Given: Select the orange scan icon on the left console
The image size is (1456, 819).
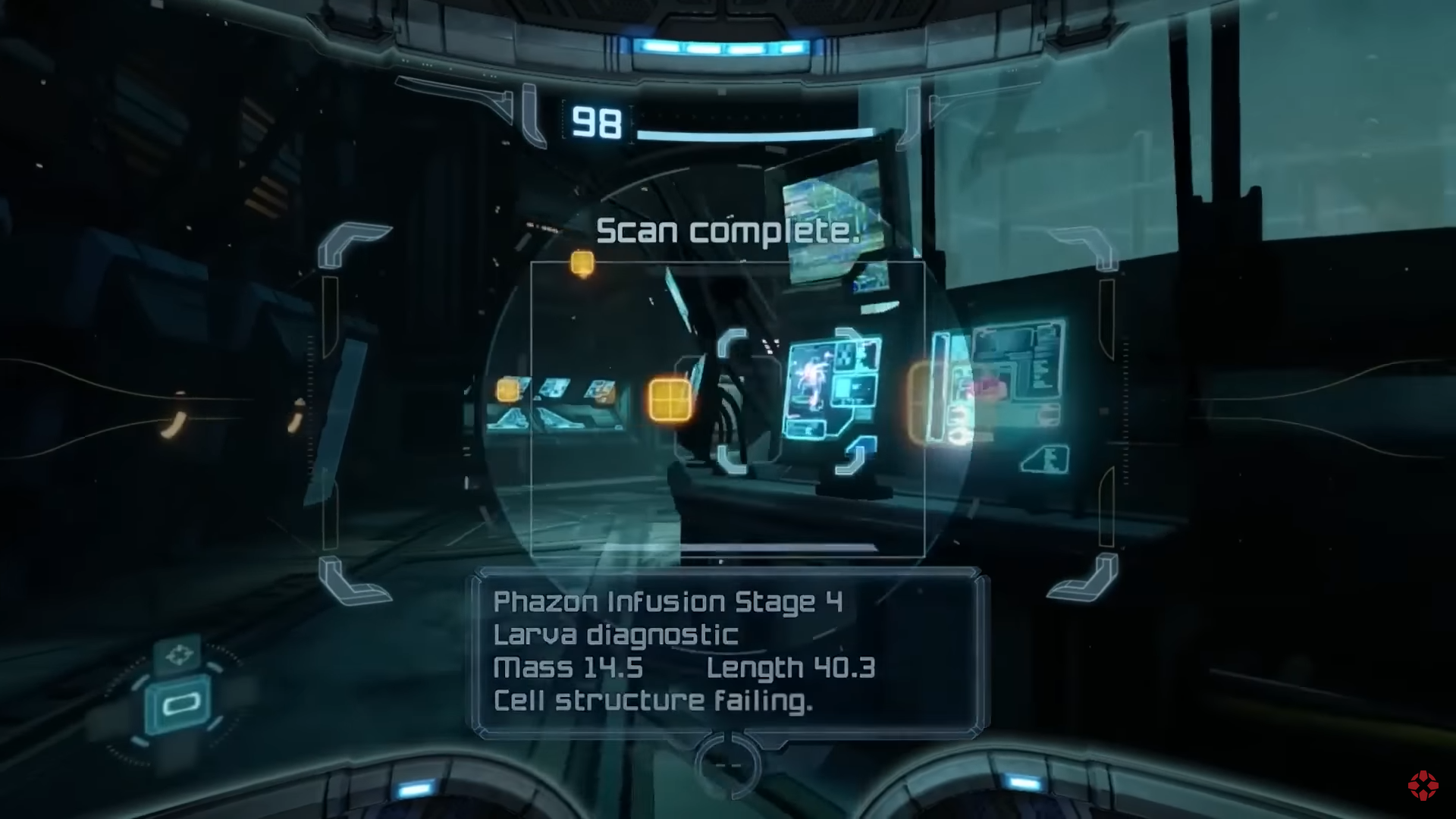Looking at the screenshot, I should click(507, 390).
